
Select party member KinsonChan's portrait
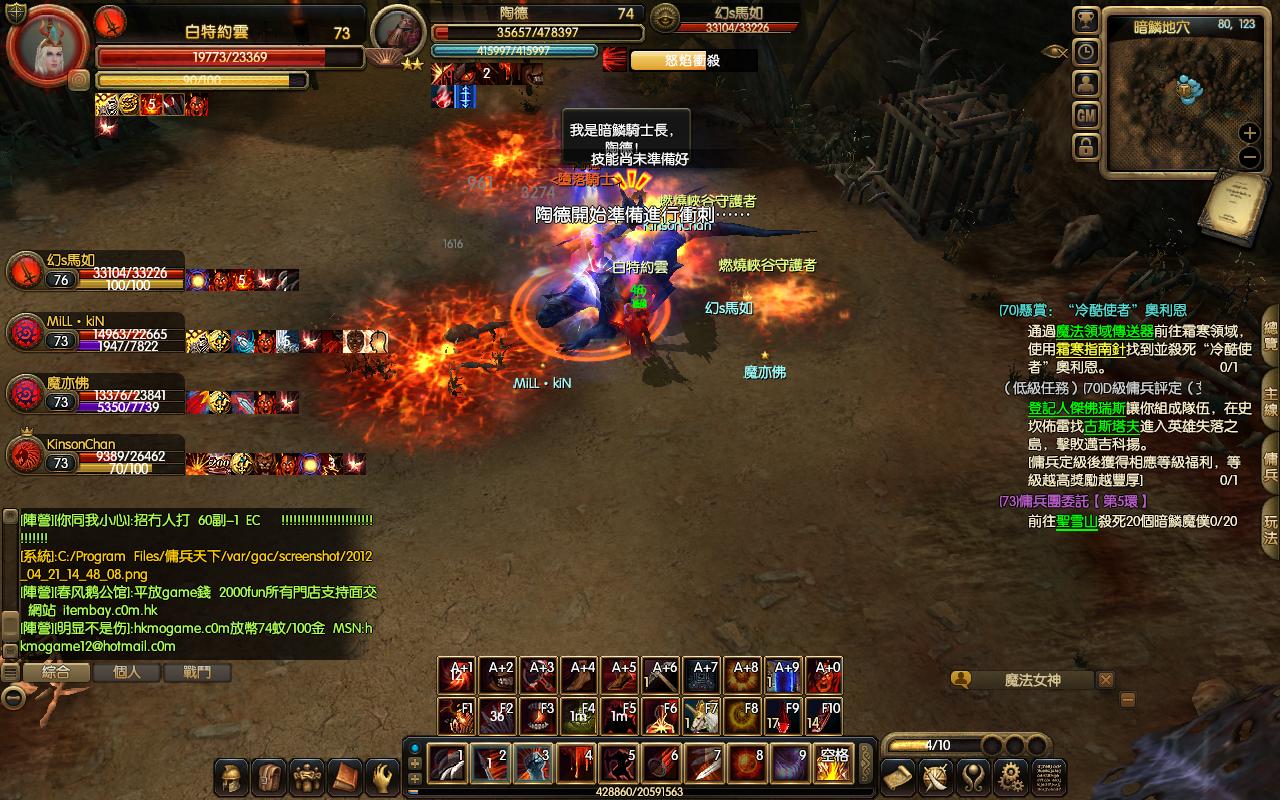[24, 456]
